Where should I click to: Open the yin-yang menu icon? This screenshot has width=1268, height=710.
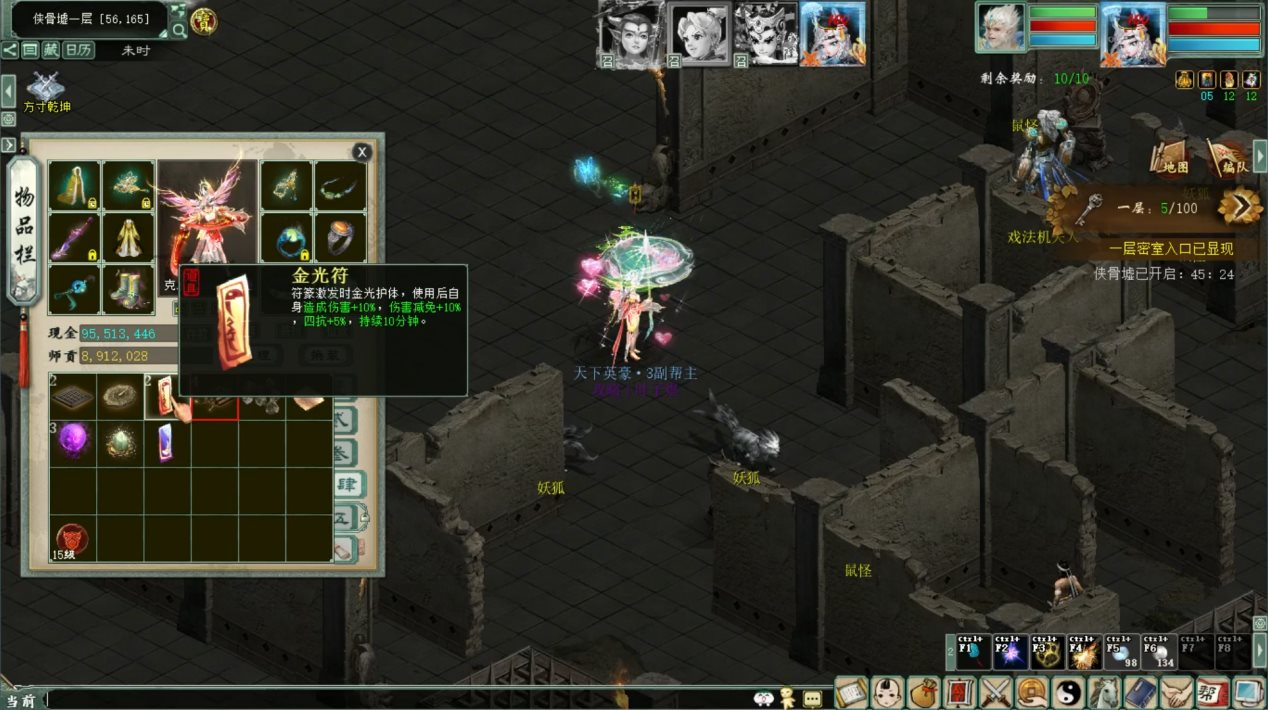point(1067,692)
